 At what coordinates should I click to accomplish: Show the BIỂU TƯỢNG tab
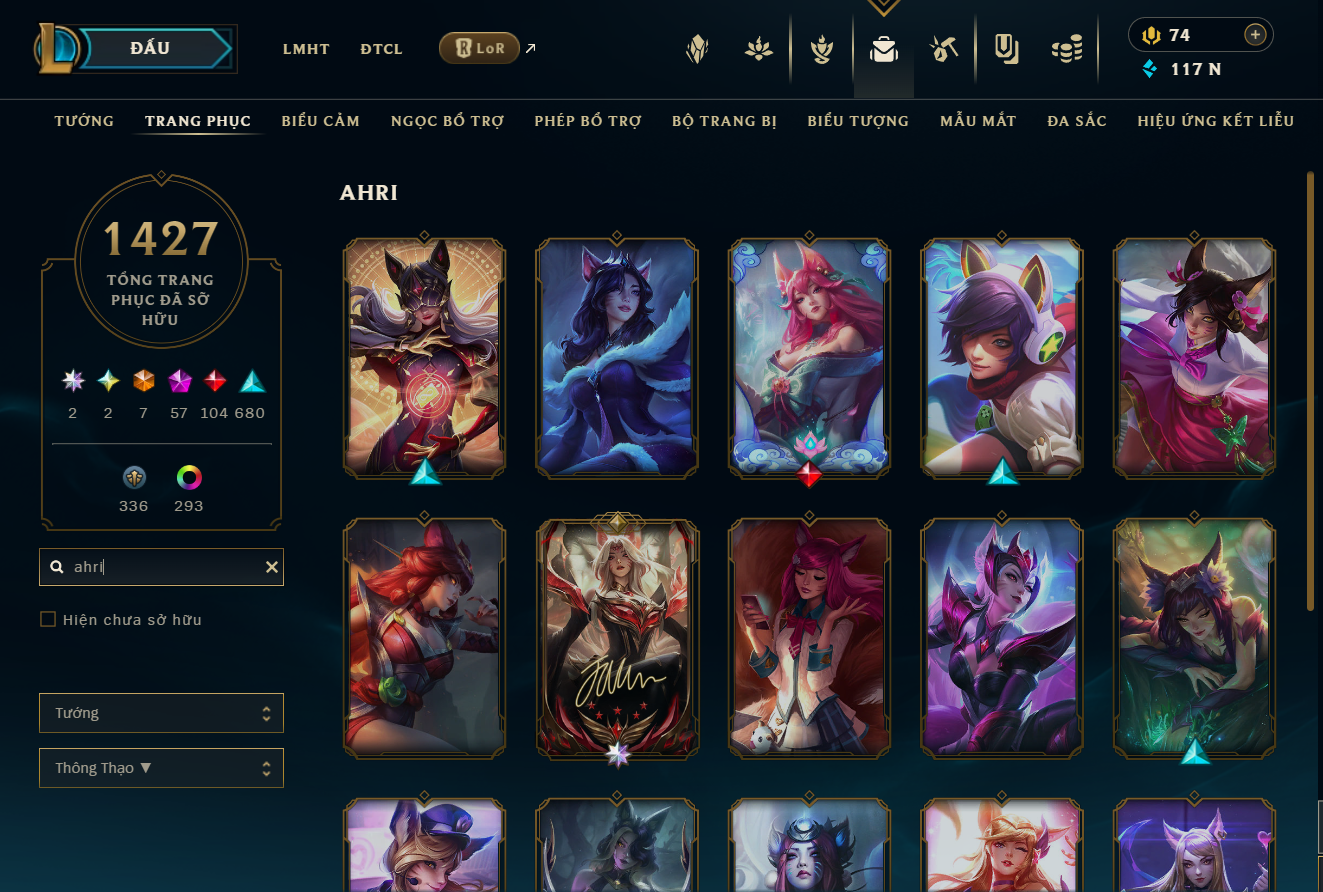click(858, 121)
